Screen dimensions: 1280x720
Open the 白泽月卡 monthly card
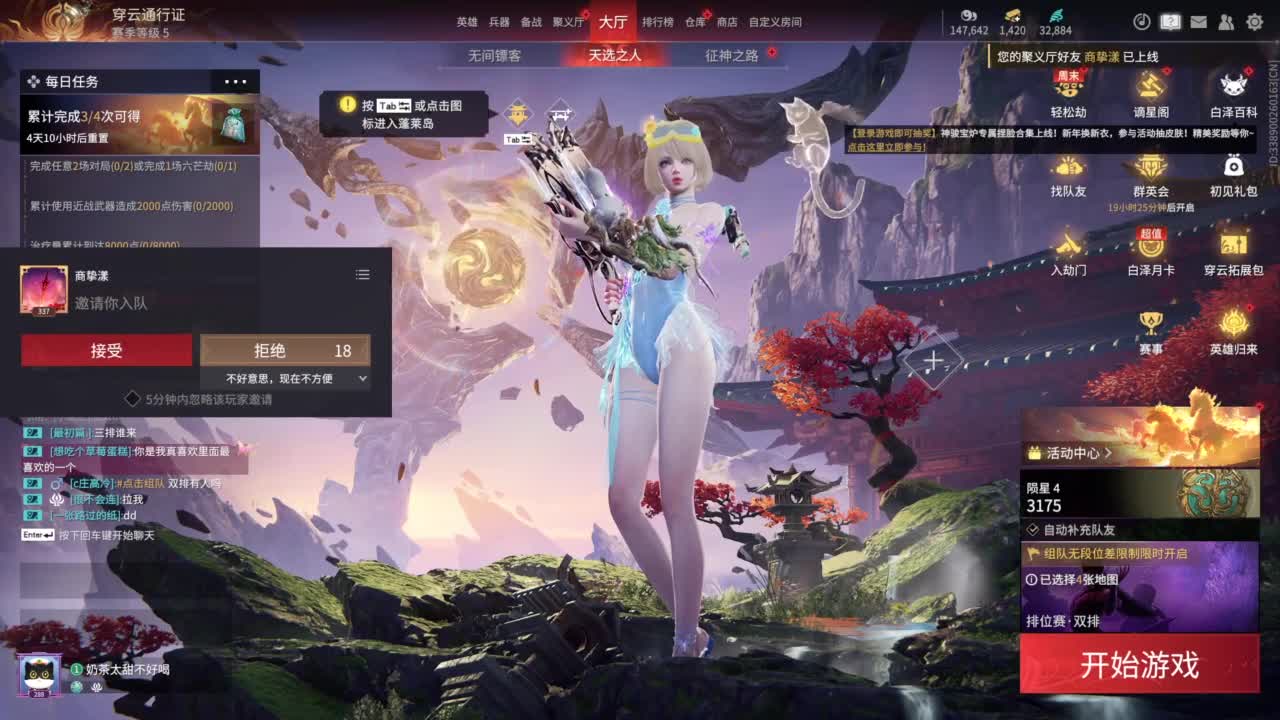(1150, 253)
